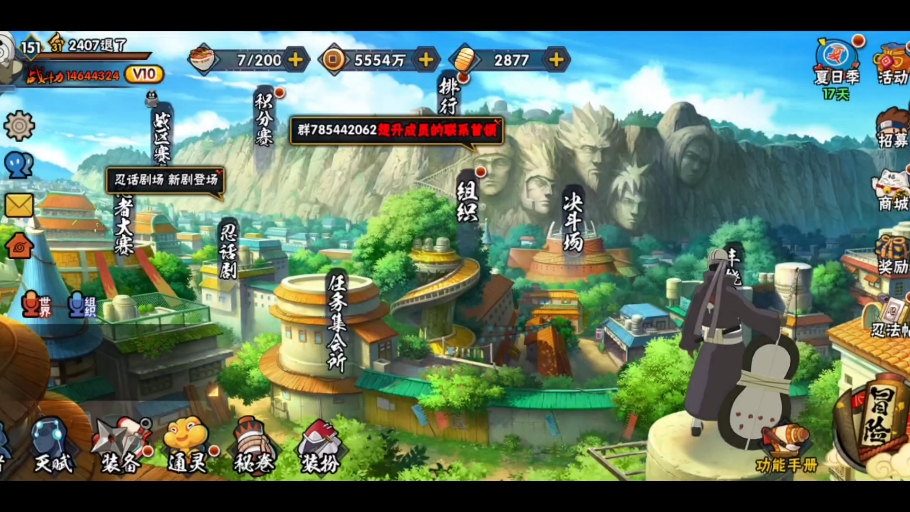Image resolution: width=910 pixels, height=512 pixels.
Task: Open the gear settings icon
Action: coord(19,125)
